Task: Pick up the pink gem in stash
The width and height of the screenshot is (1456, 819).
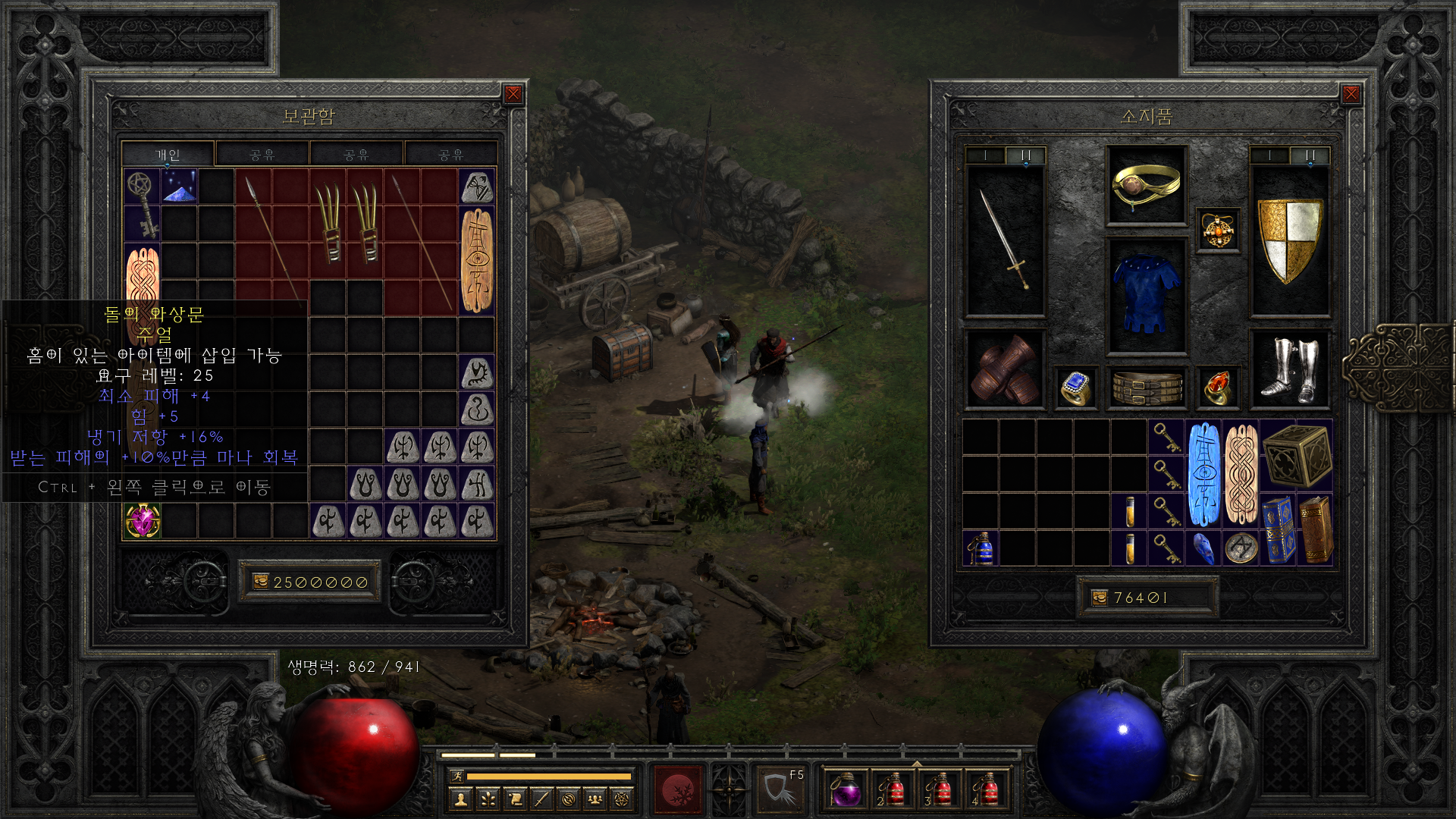Action: point(143,521)
